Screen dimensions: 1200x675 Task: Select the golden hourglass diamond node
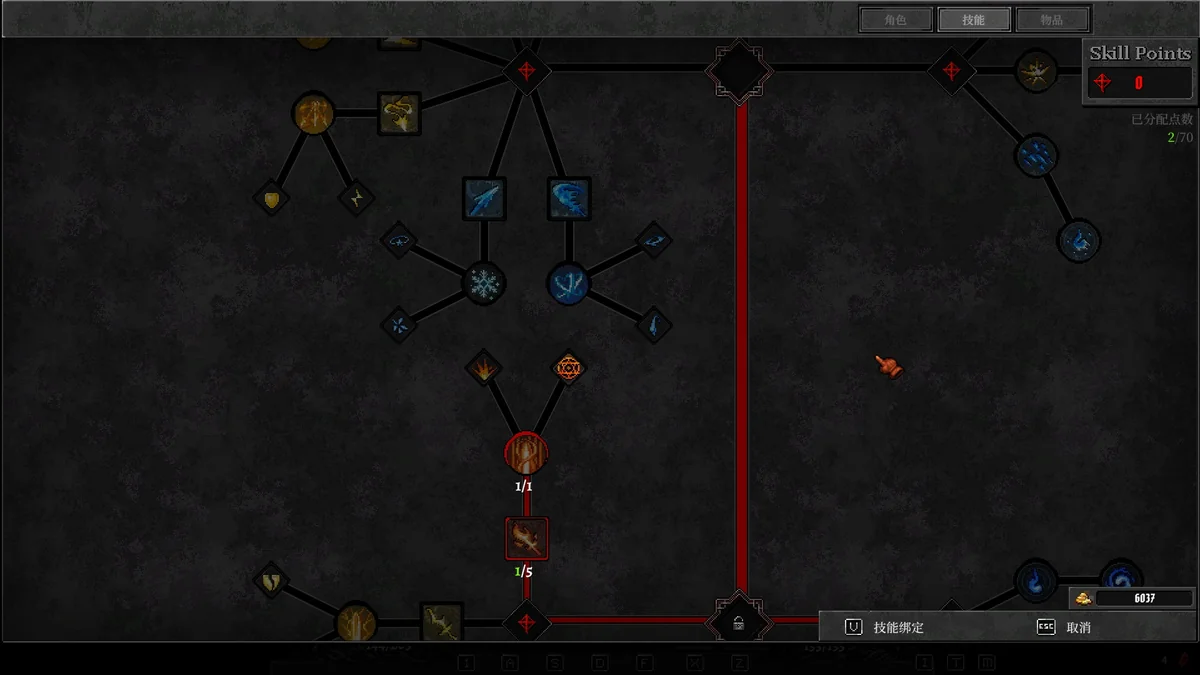coord(356,198)
